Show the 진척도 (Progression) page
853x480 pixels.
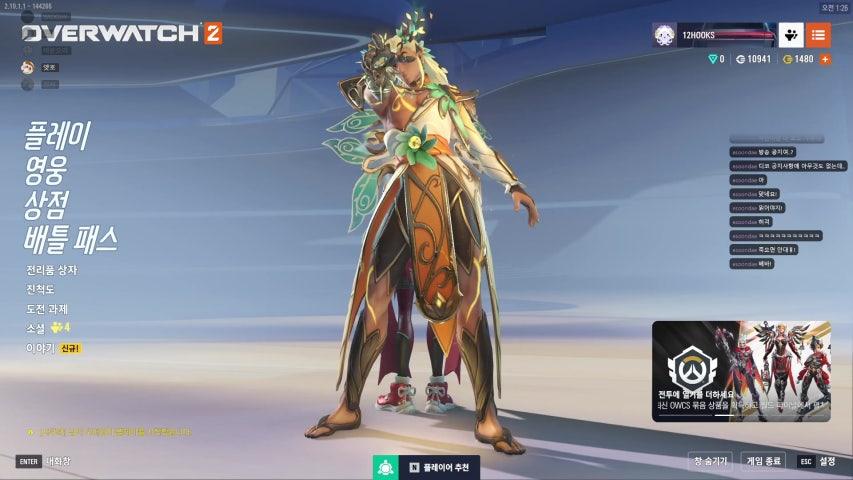pos(41,289)
